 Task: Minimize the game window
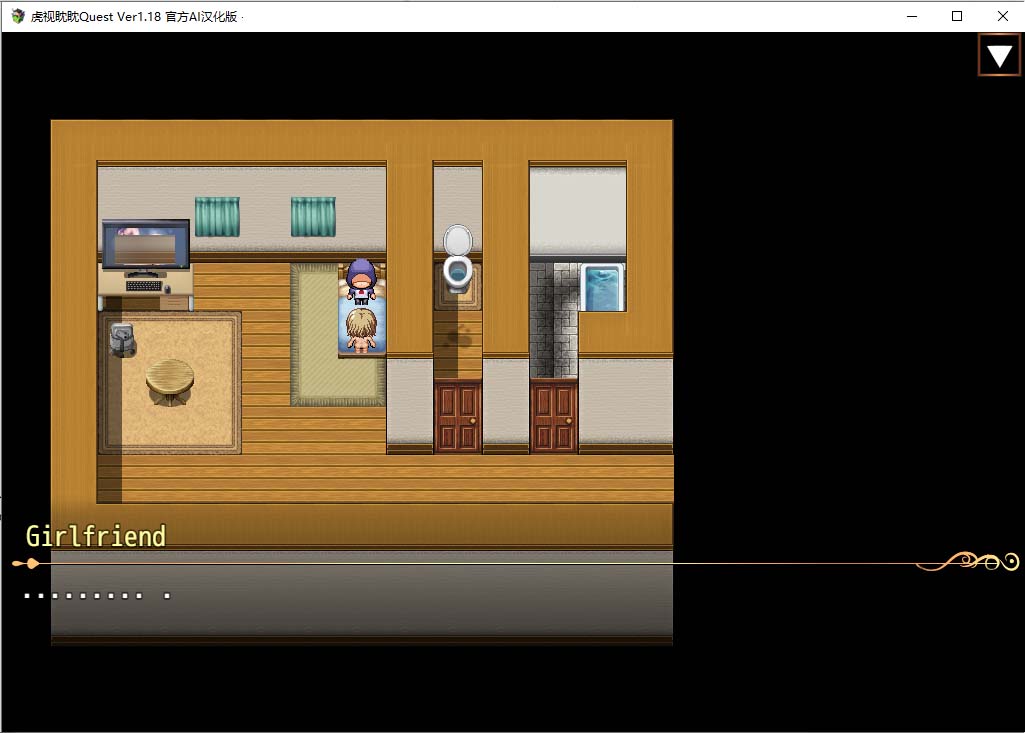(911, 16)
